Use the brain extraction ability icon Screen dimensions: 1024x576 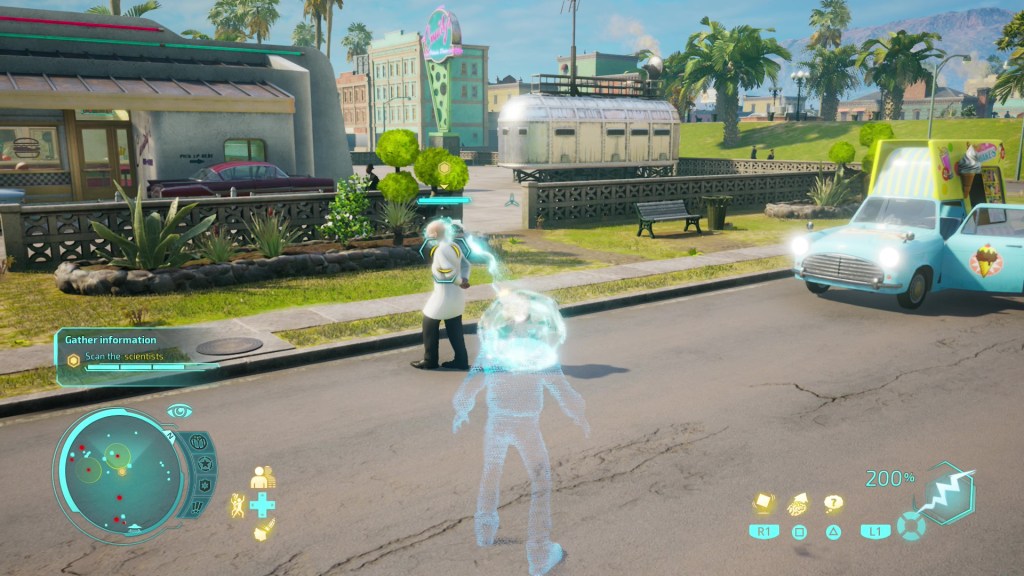[799, 505]
